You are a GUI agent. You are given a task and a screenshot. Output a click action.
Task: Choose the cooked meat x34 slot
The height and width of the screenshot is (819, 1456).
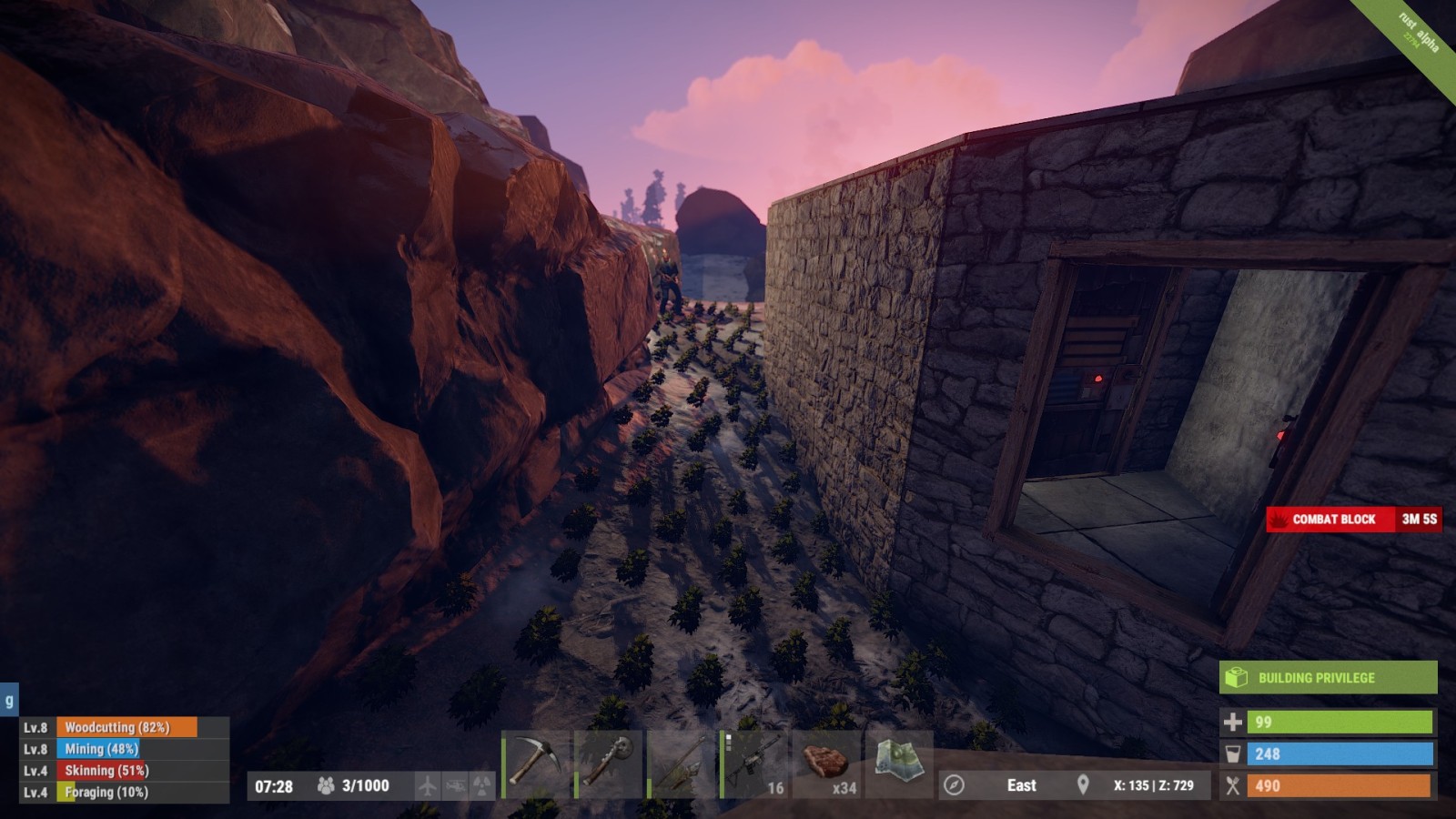click(x=826, y=764)
